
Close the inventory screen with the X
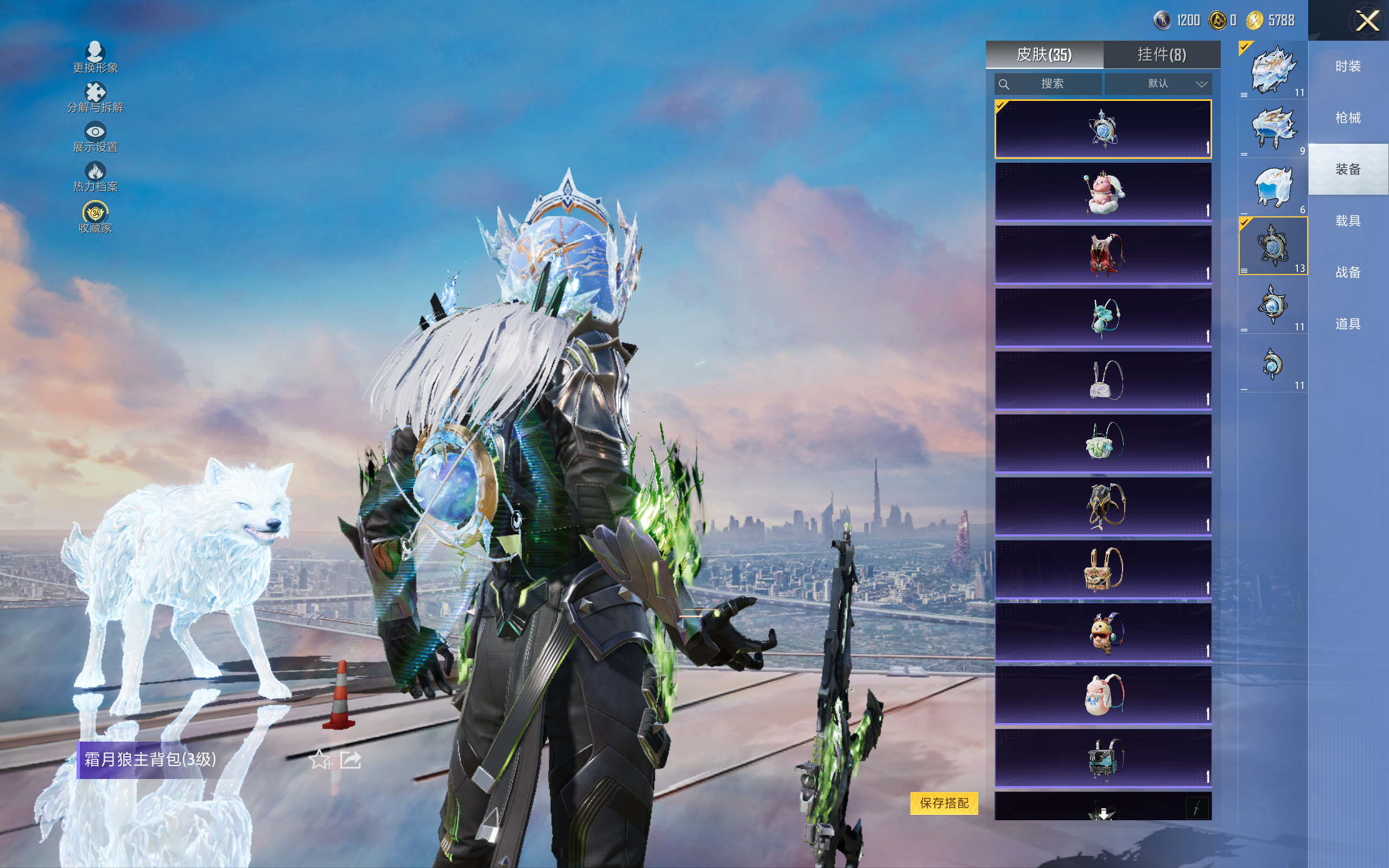pyautogui.click(x=1367, y=21)
